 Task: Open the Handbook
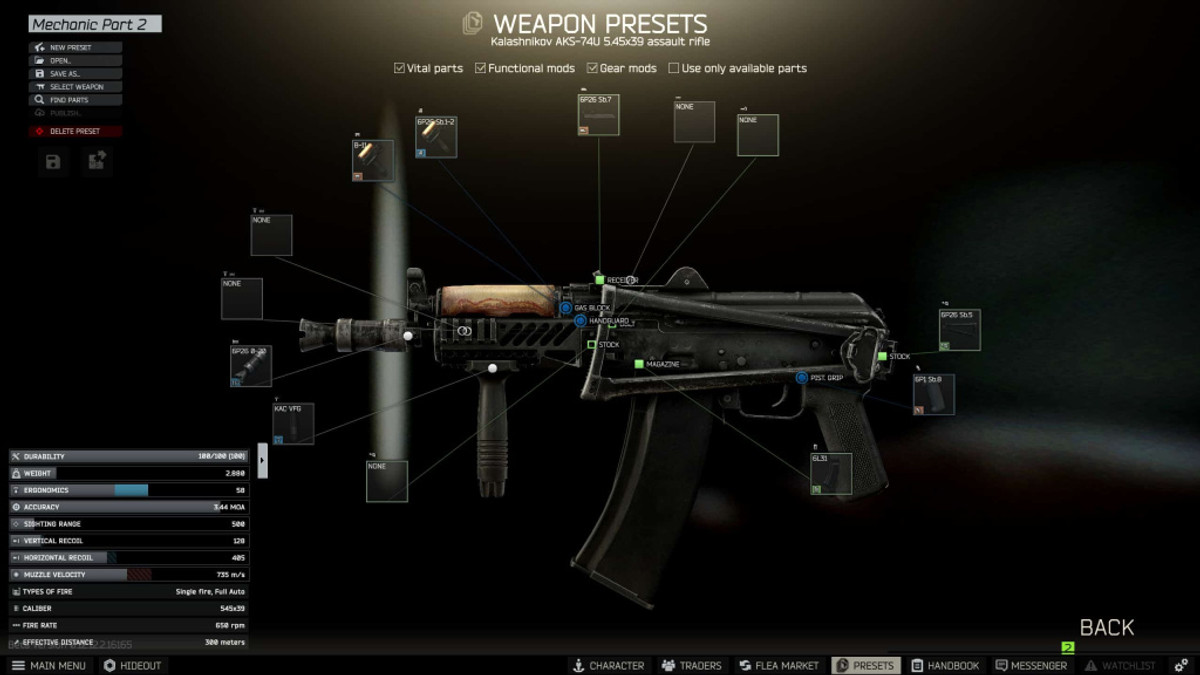pos(945,665)
